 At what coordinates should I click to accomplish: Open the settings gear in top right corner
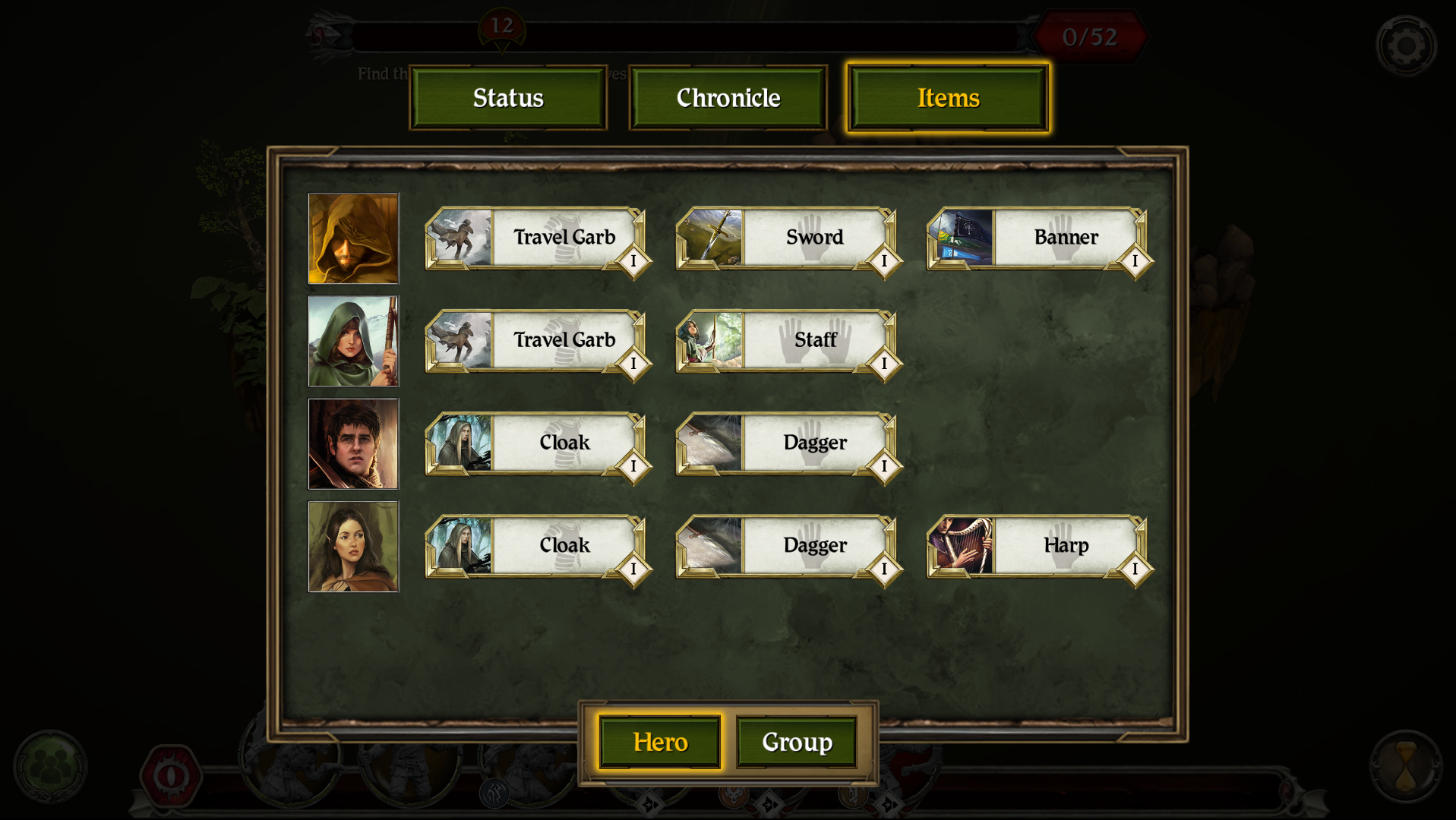pyautogui.click(x=1406, y=45)
